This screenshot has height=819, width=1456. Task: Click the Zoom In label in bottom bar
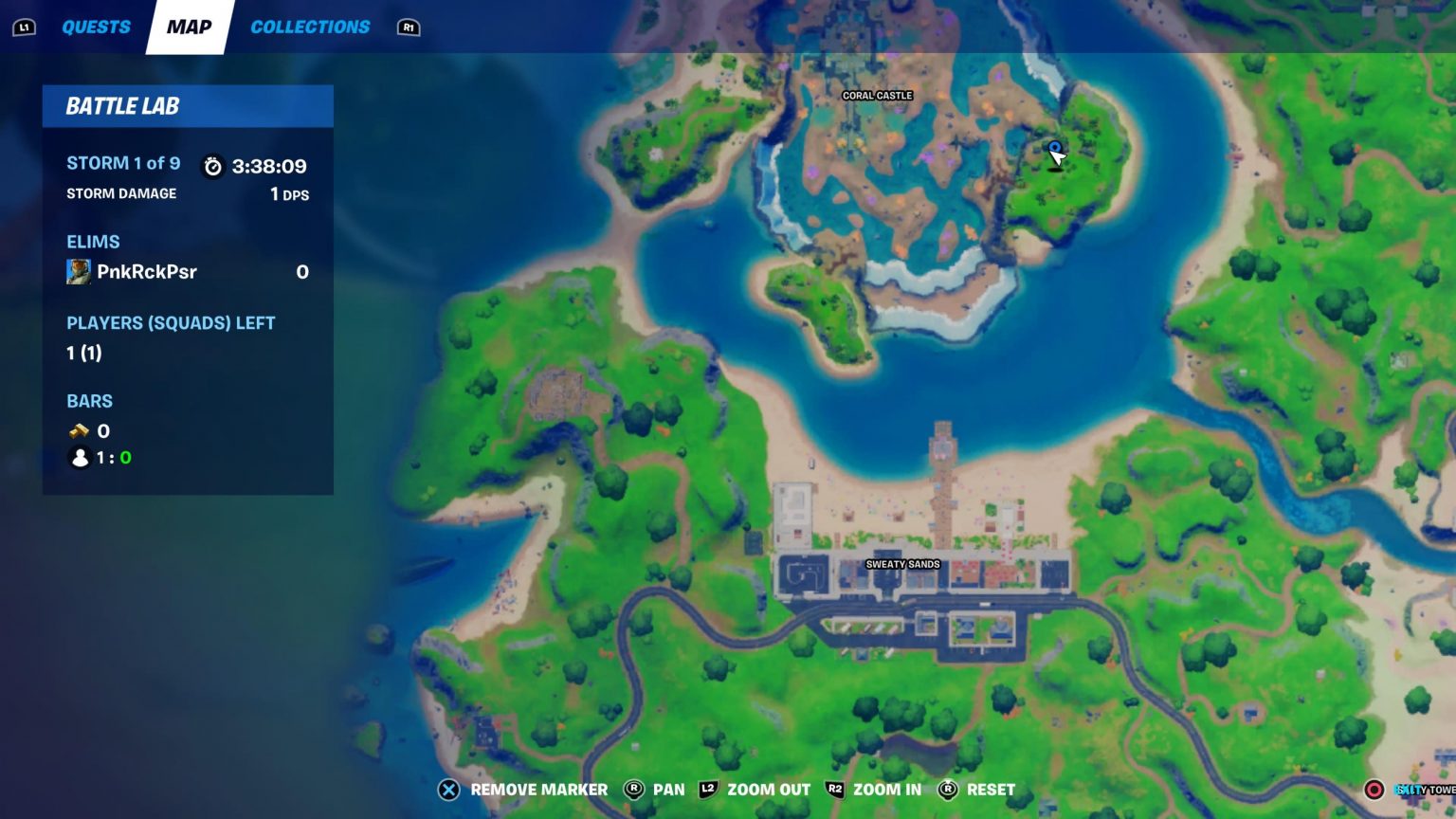click(887, 789)
